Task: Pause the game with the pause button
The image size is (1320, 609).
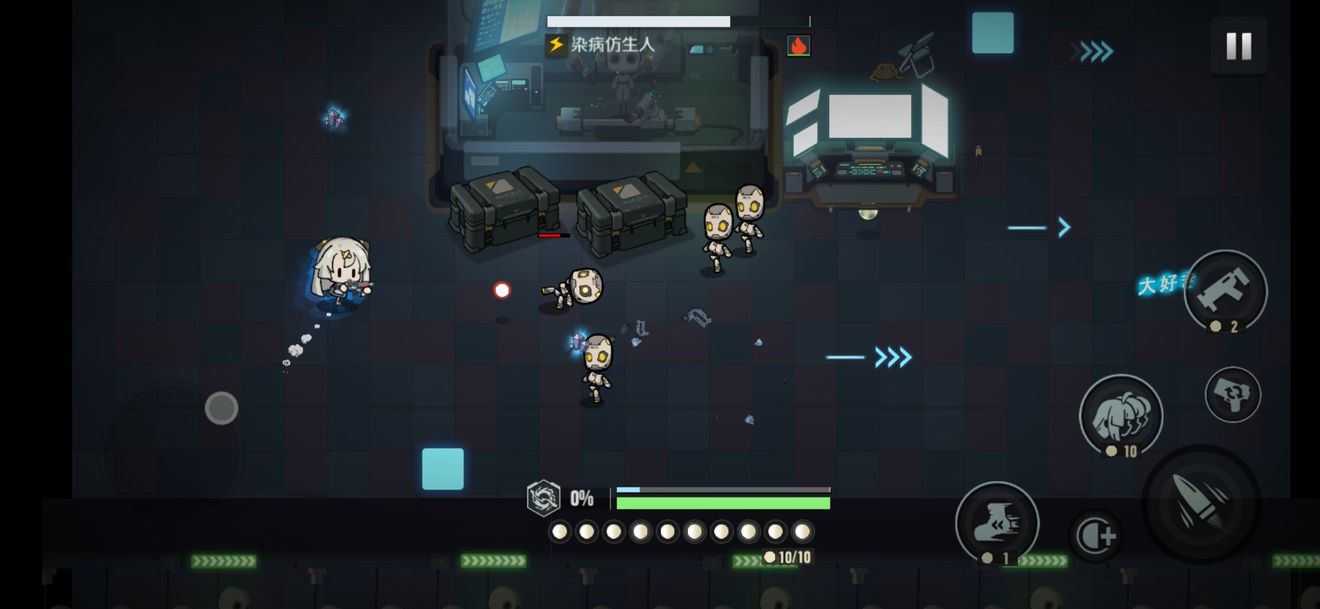Action: tap(1238, 46)
